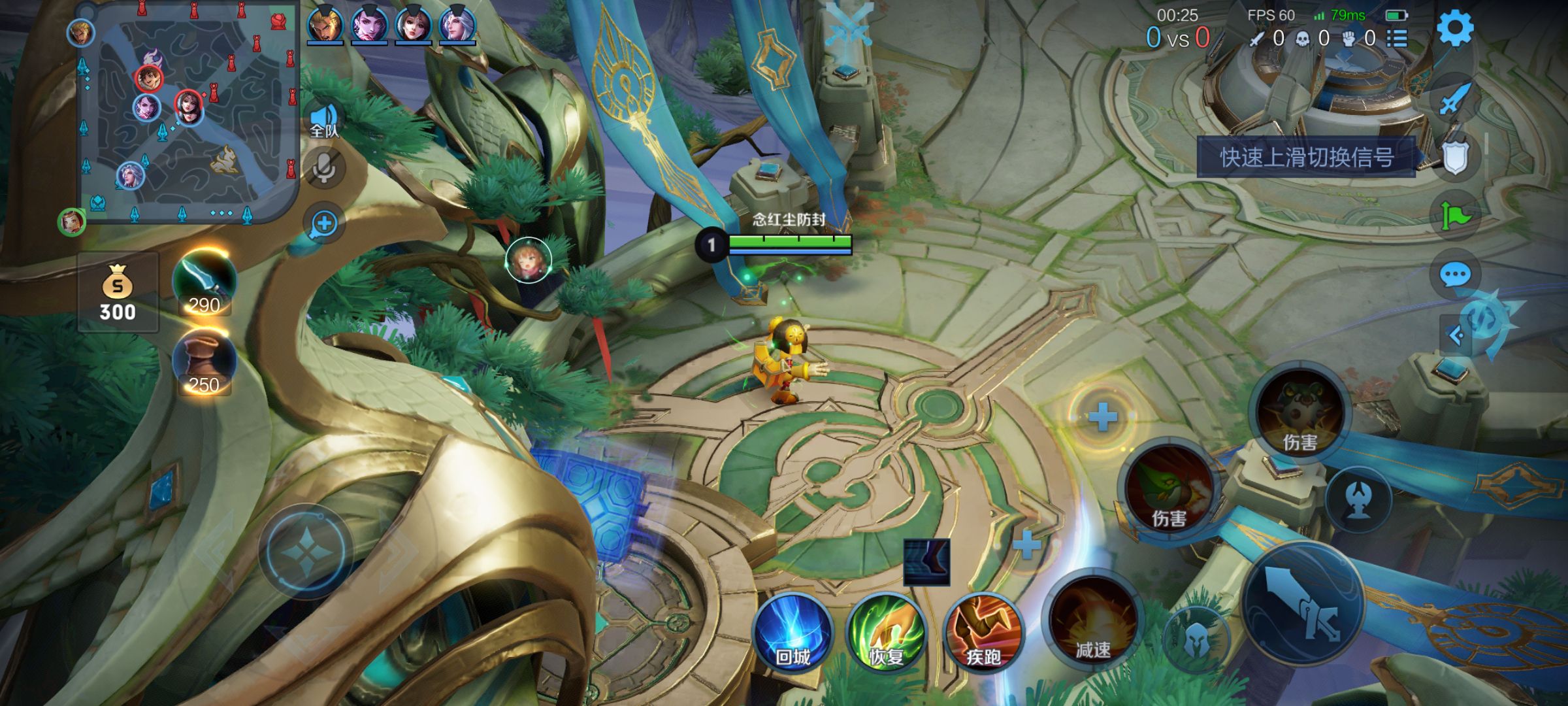The width and height of the screenshot is (1568, 706).
Task: Toggle the microphone button
Action: [324, 169]
